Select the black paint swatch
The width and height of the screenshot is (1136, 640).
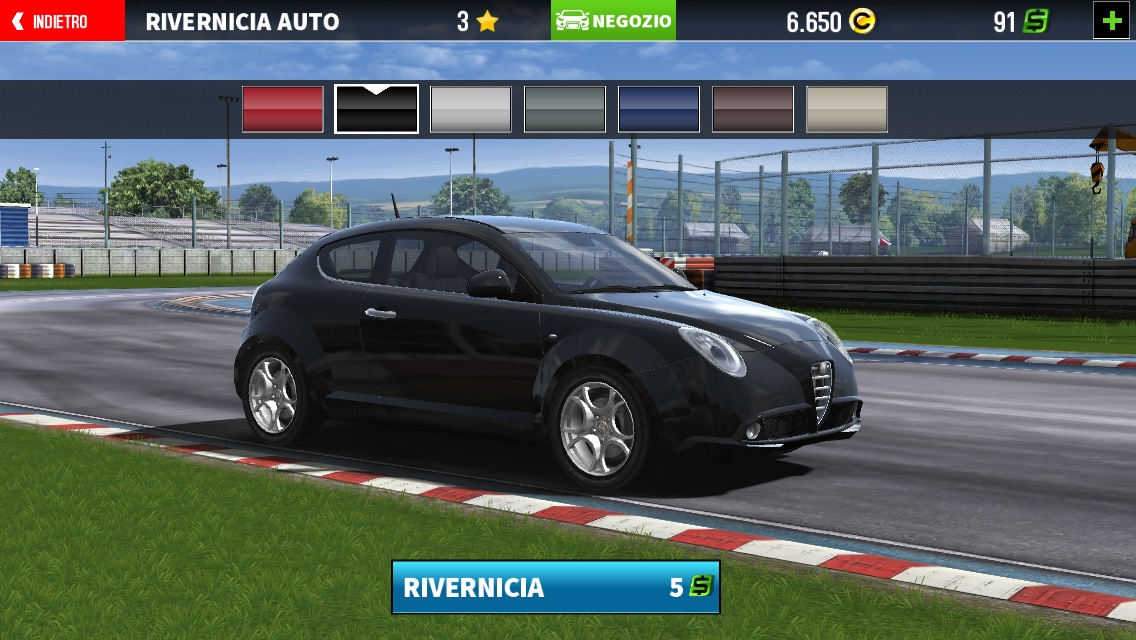pyautogui.click(x=377, y=109)
